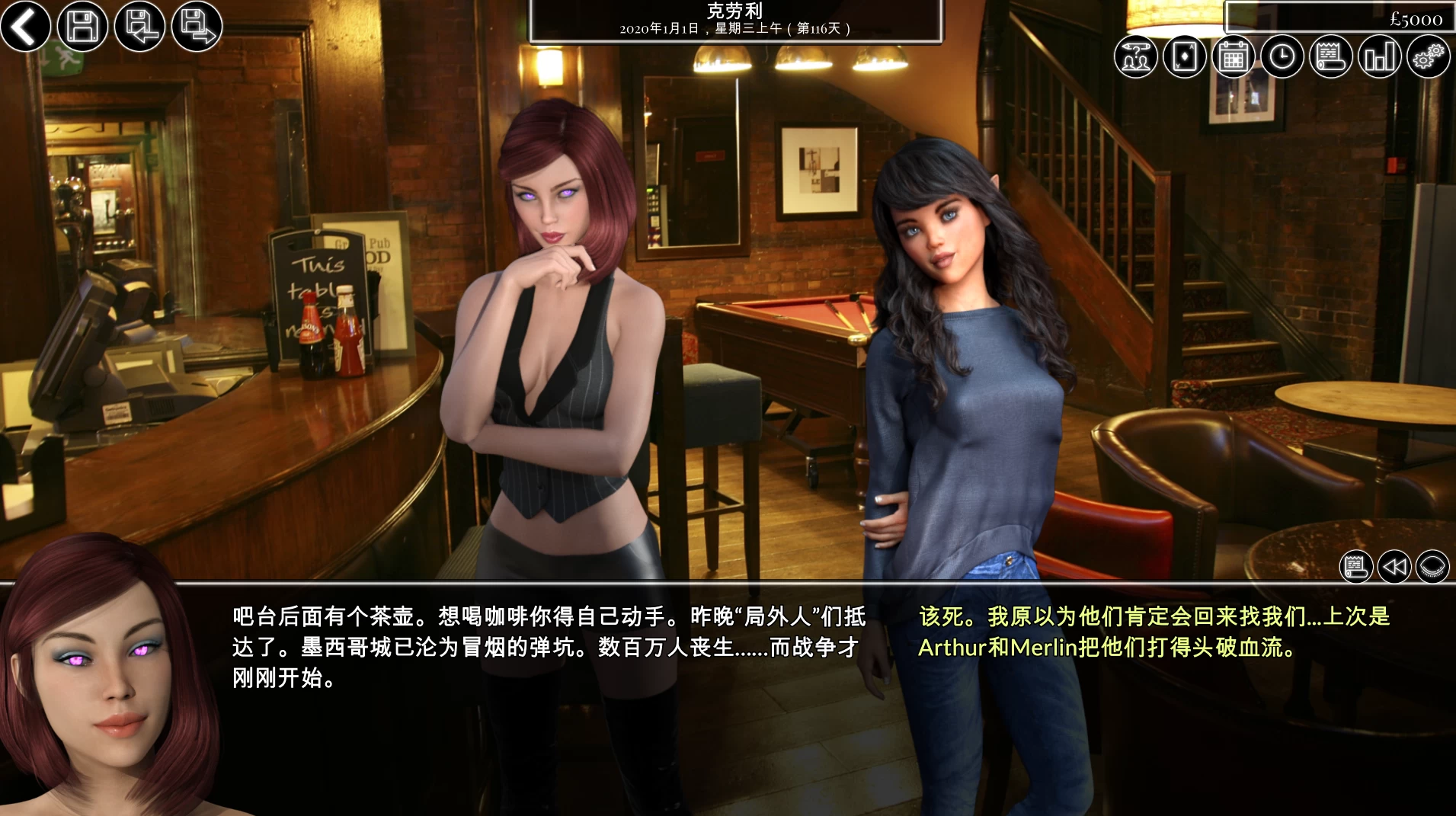Toggle the eye icon to hide UI
This screenshot has width=1456, height=816.
point(1431,566)
